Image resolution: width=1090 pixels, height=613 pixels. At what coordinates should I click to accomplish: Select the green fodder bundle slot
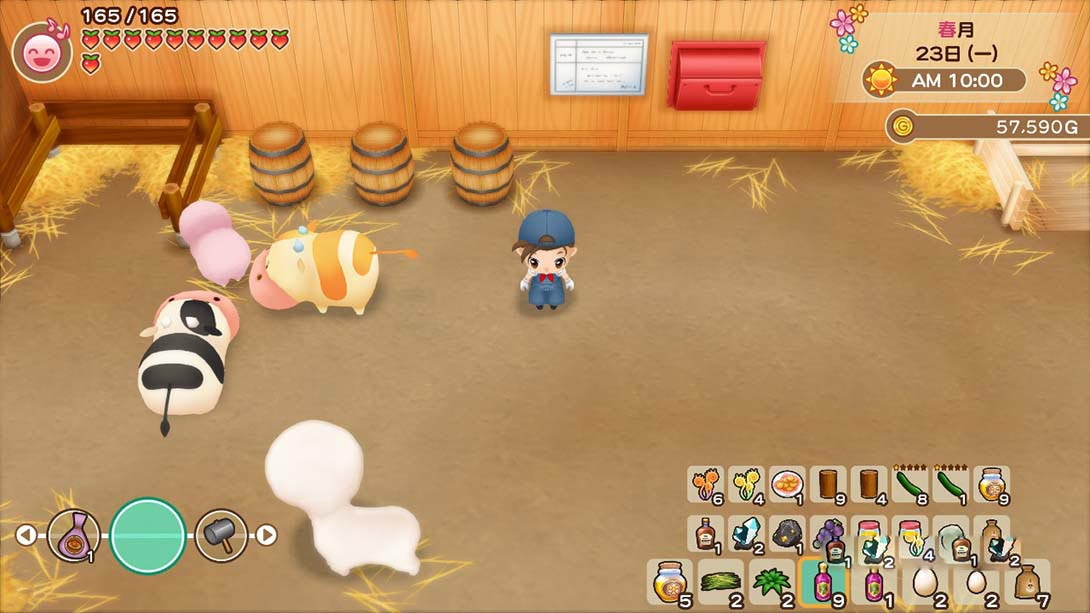point(720,580)
